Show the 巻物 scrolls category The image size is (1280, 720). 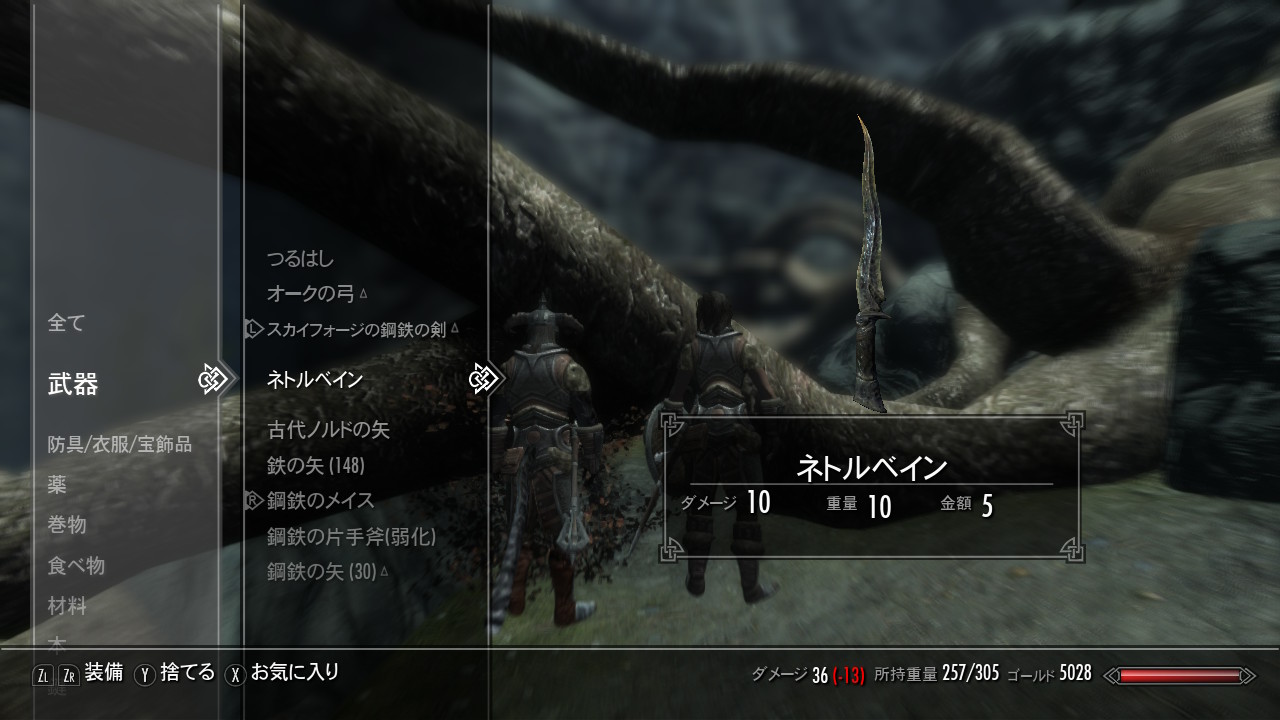pos(67,525)
